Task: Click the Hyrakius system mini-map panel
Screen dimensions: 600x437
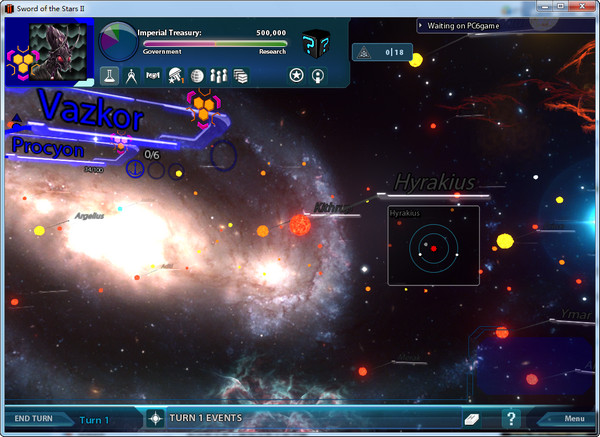Action: click(x=433, y=245)
